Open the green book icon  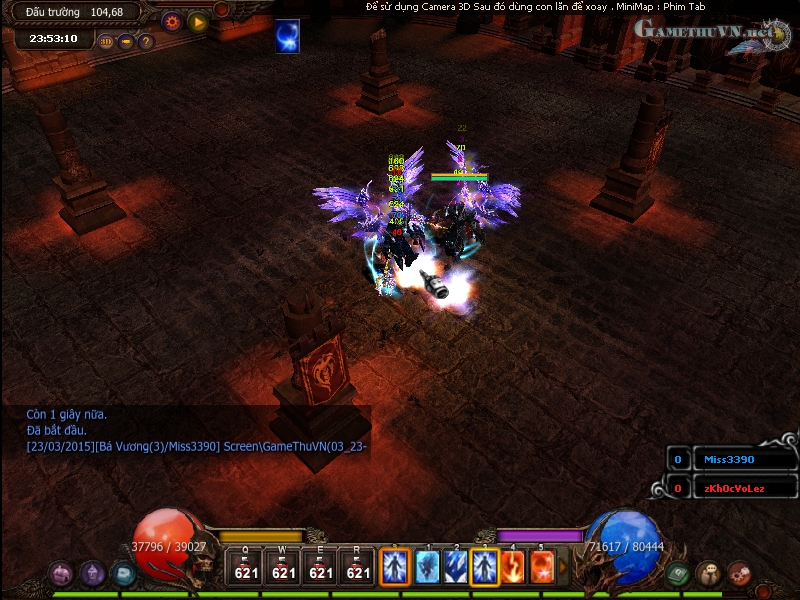point(679,574)
